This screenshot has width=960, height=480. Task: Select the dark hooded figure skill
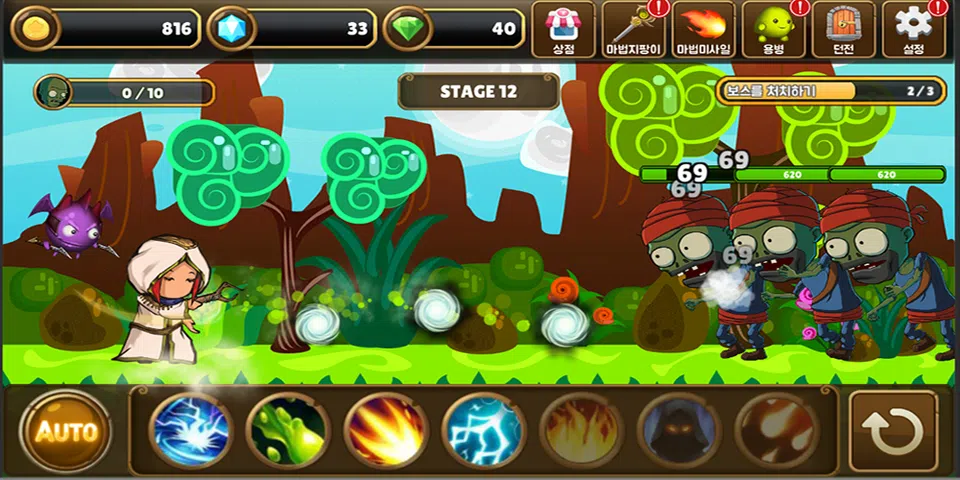(x=679, y=431)
